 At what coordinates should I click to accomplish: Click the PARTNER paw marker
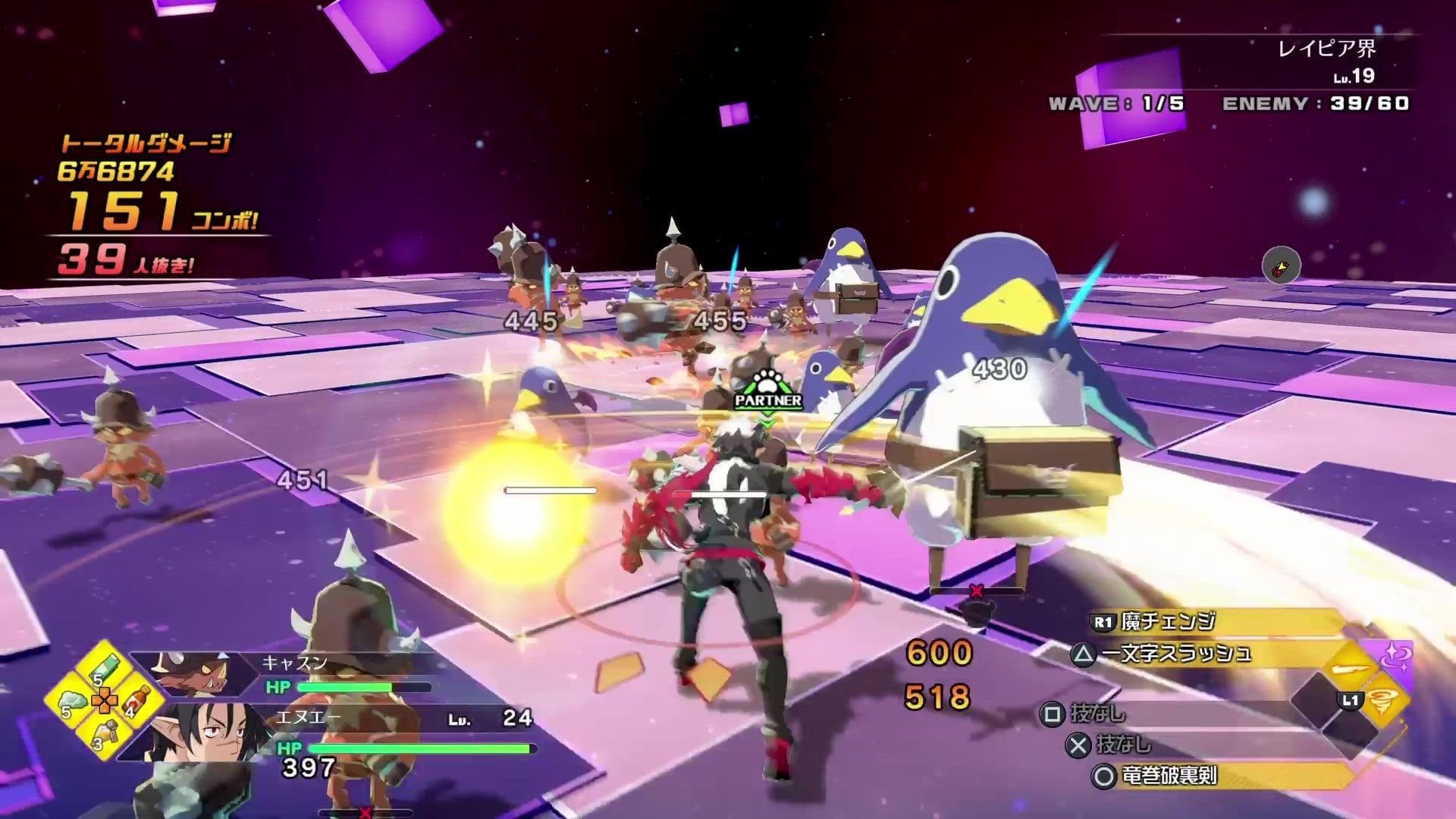[x=767, y=390]
